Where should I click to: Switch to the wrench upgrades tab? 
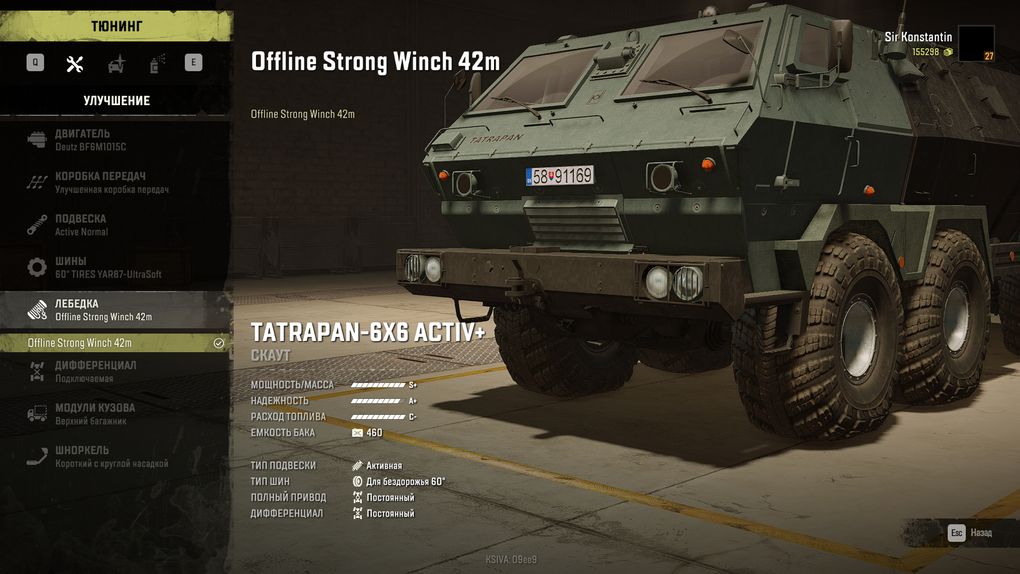coord(75,63)
